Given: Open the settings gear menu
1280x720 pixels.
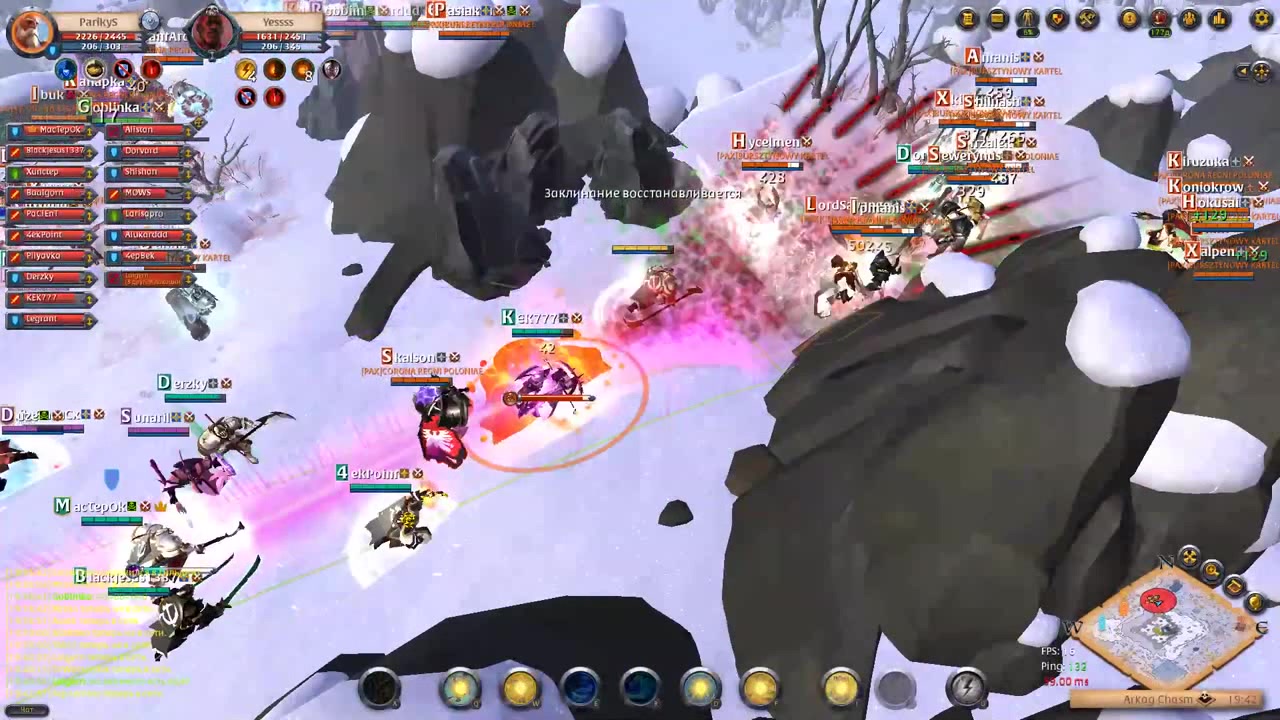Looking at the screenshot, I should pyautogui.click(x=1261, y=19).
